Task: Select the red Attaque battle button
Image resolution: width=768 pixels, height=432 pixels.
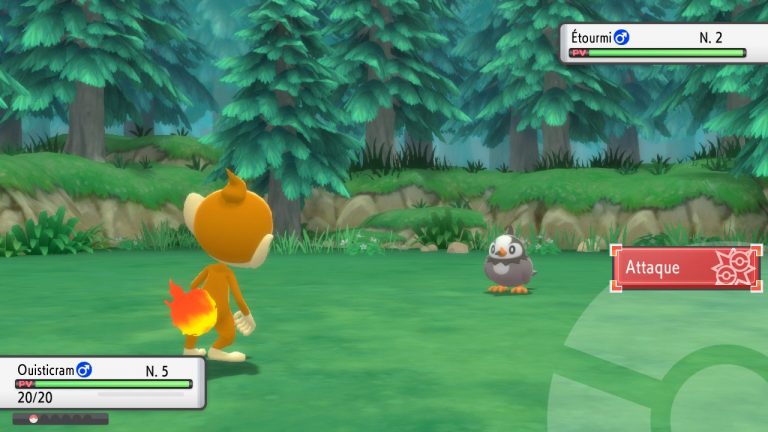Action: tap(686, 268)
